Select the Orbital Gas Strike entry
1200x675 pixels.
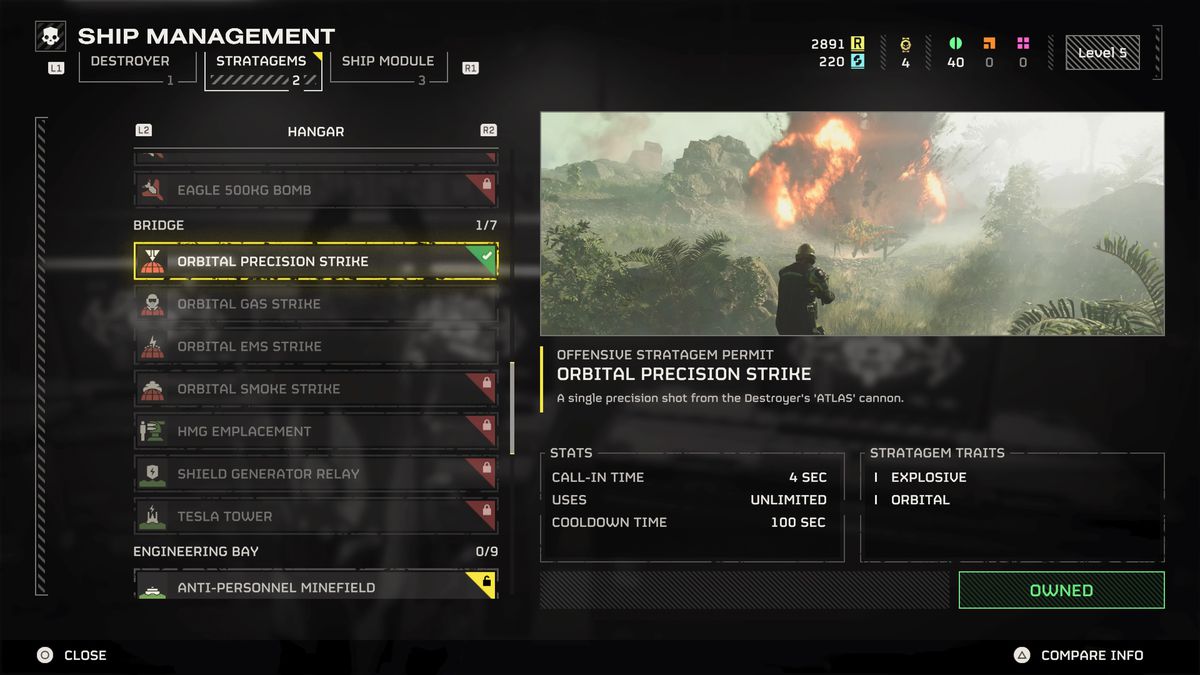[315, 304]
